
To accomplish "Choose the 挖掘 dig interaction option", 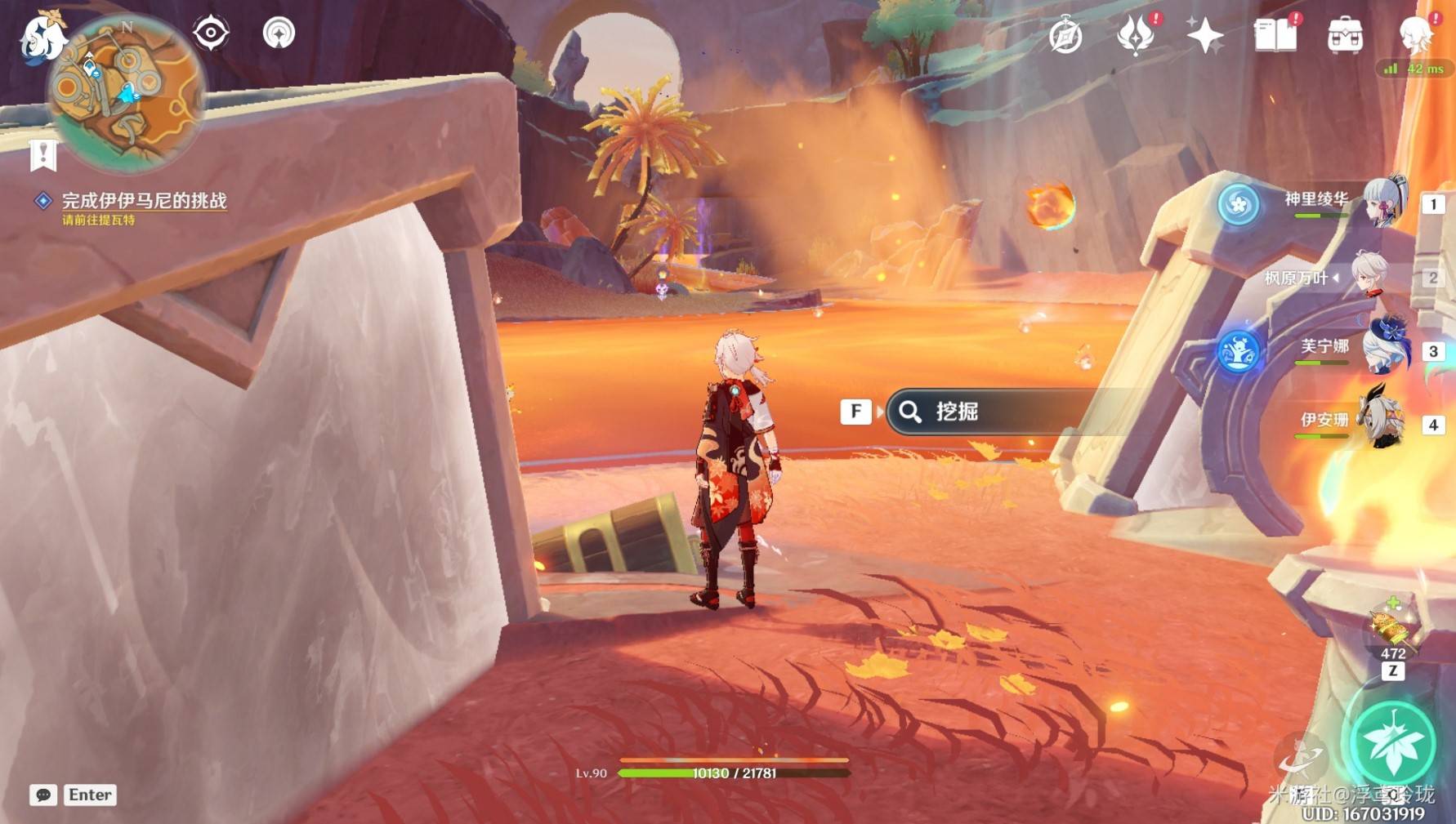I will [989, 412].
